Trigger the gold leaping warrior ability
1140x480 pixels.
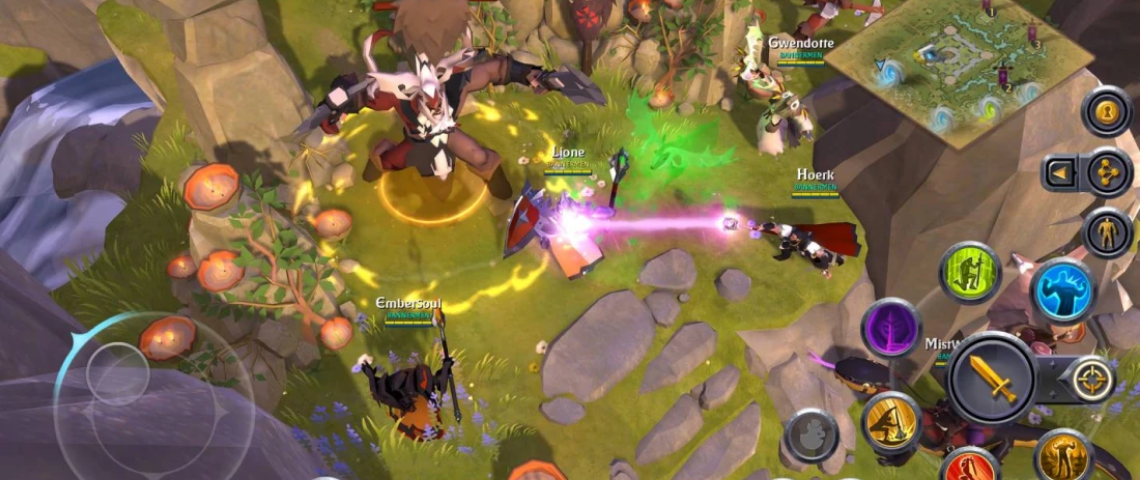[891, 421]
